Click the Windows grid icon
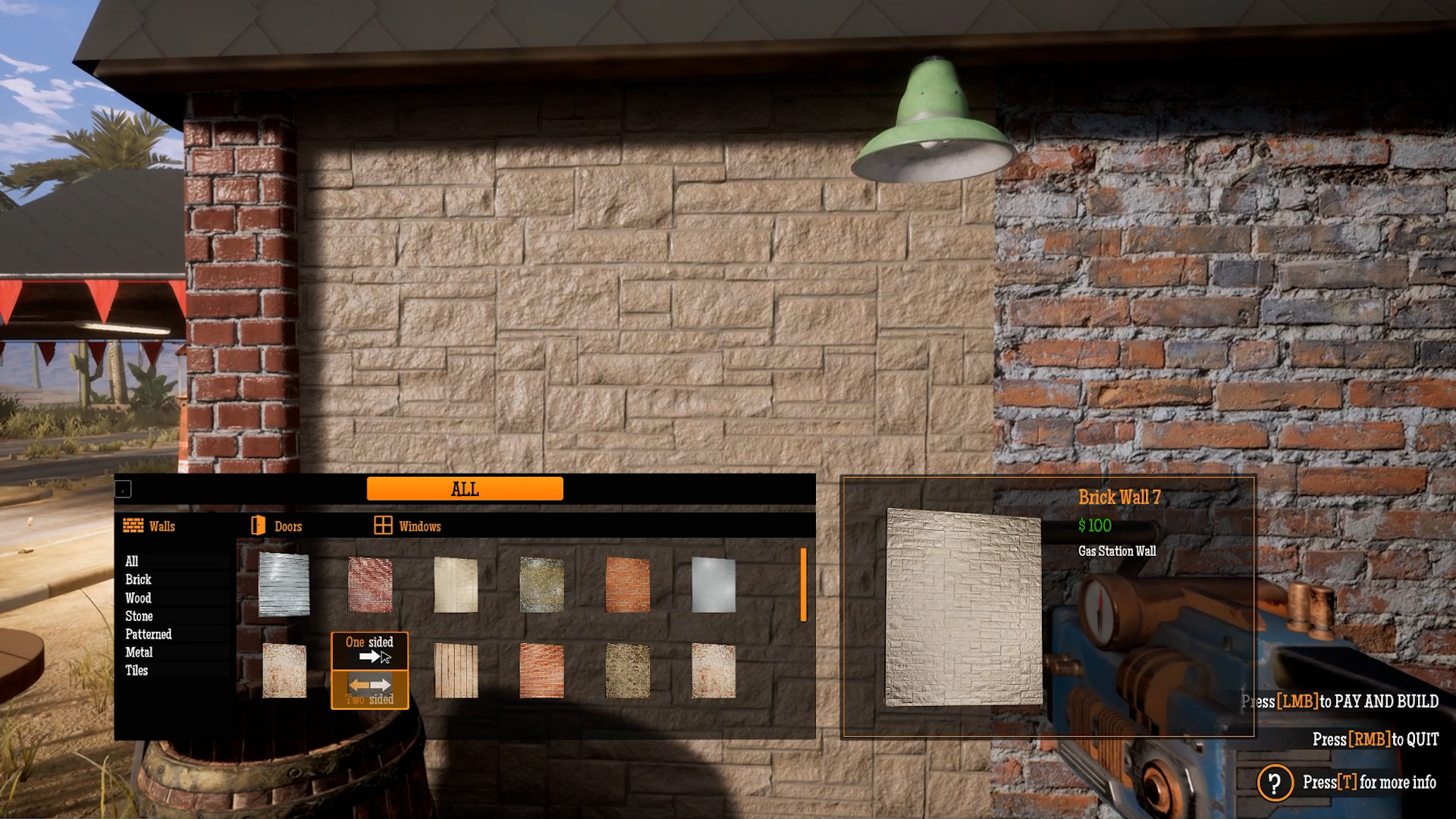Viewport: 1456px width, 819px height. (x=382, y=524)
